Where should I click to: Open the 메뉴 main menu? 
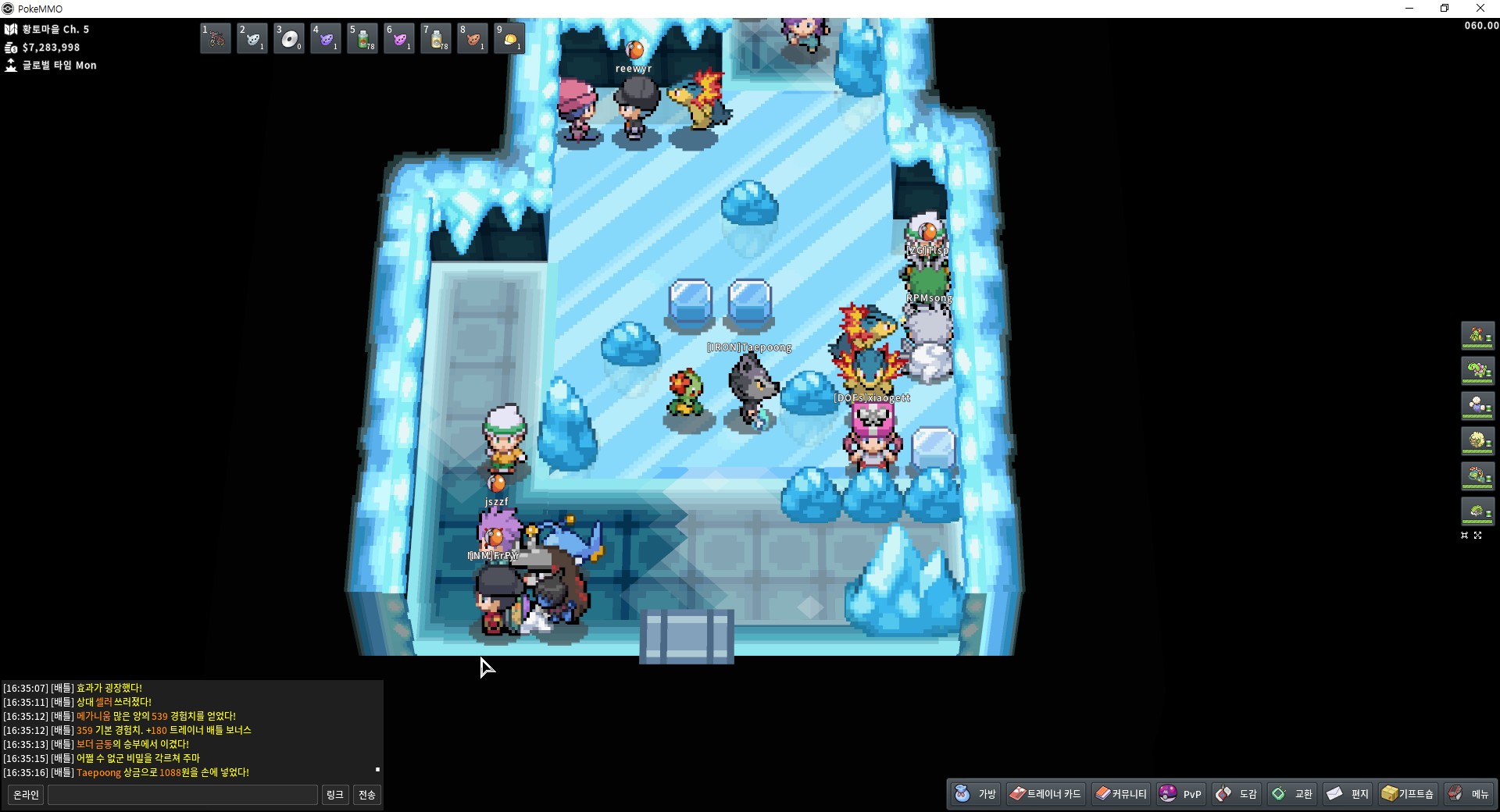pos(1469,794)
